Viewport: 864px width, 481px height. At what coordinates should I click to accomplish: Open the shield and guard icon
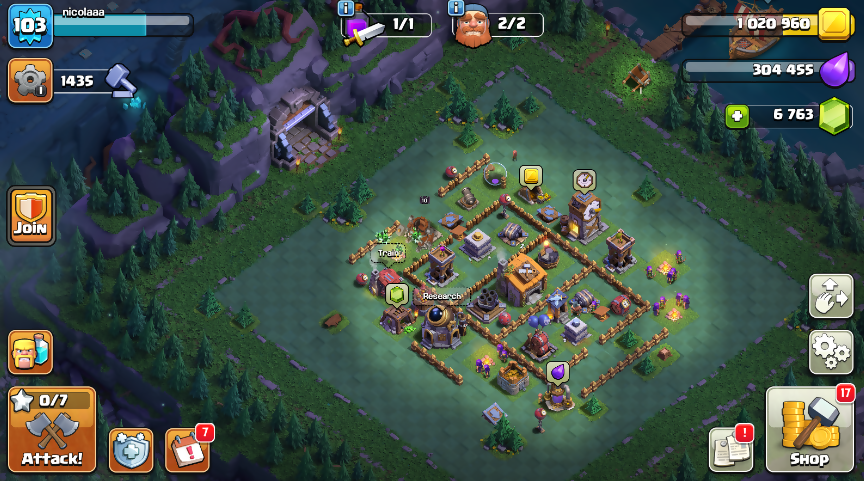(130, 450)
